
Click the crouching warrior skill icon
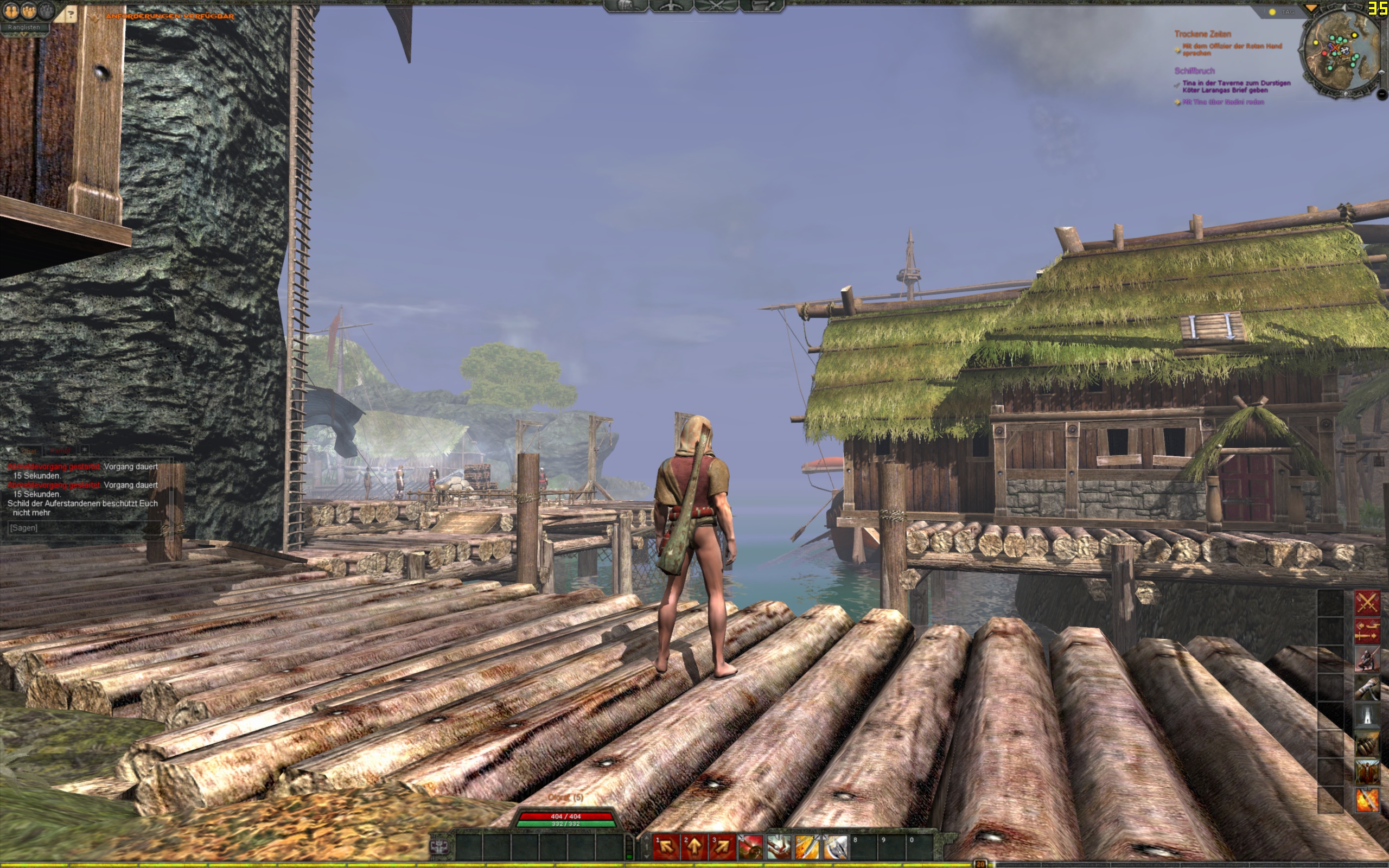pyautogui.click(x=1367, y=659)
